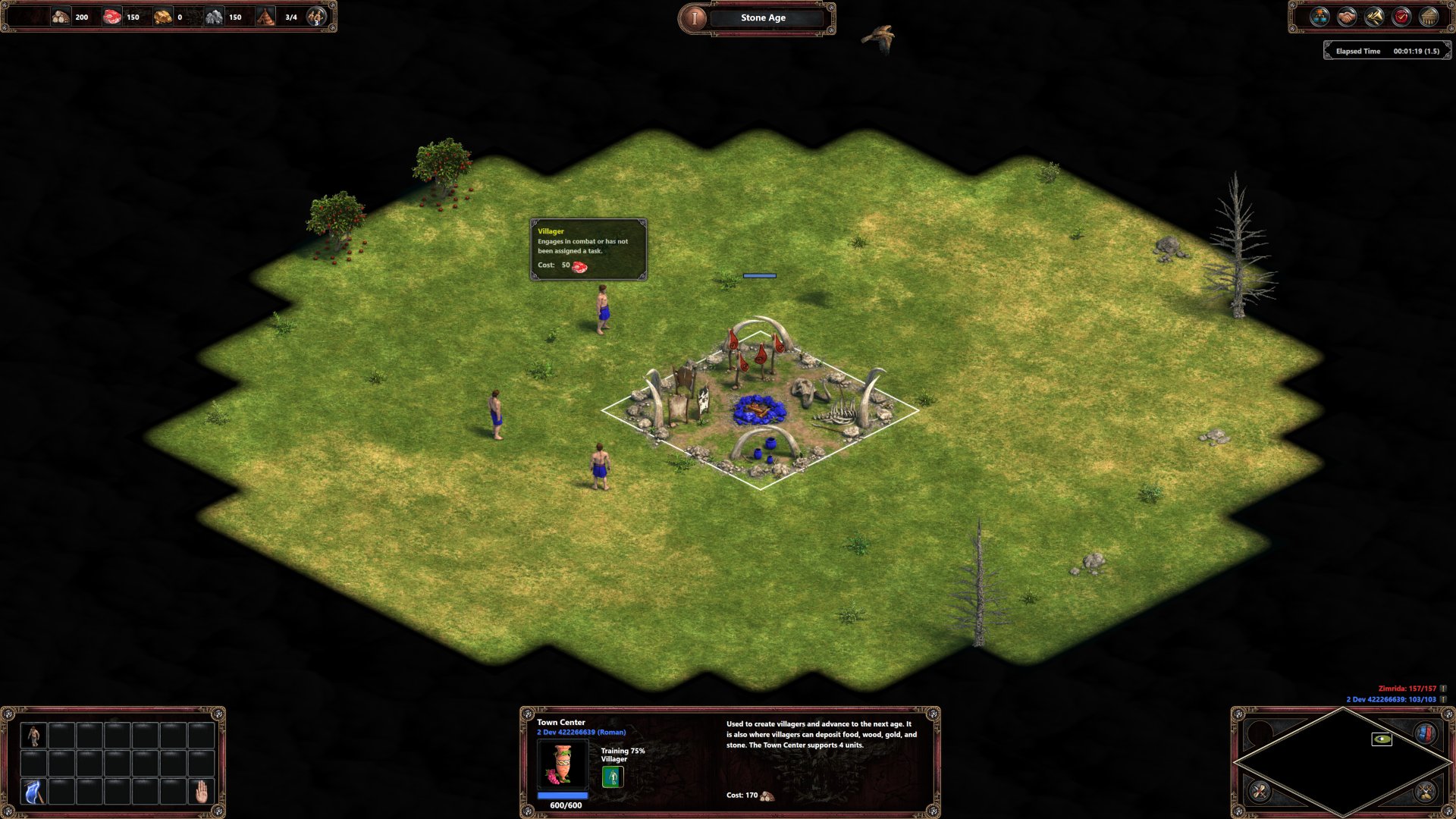Open the Tech Tree panel
The image size is (1456, 819).
click(x=1319, y=17)
